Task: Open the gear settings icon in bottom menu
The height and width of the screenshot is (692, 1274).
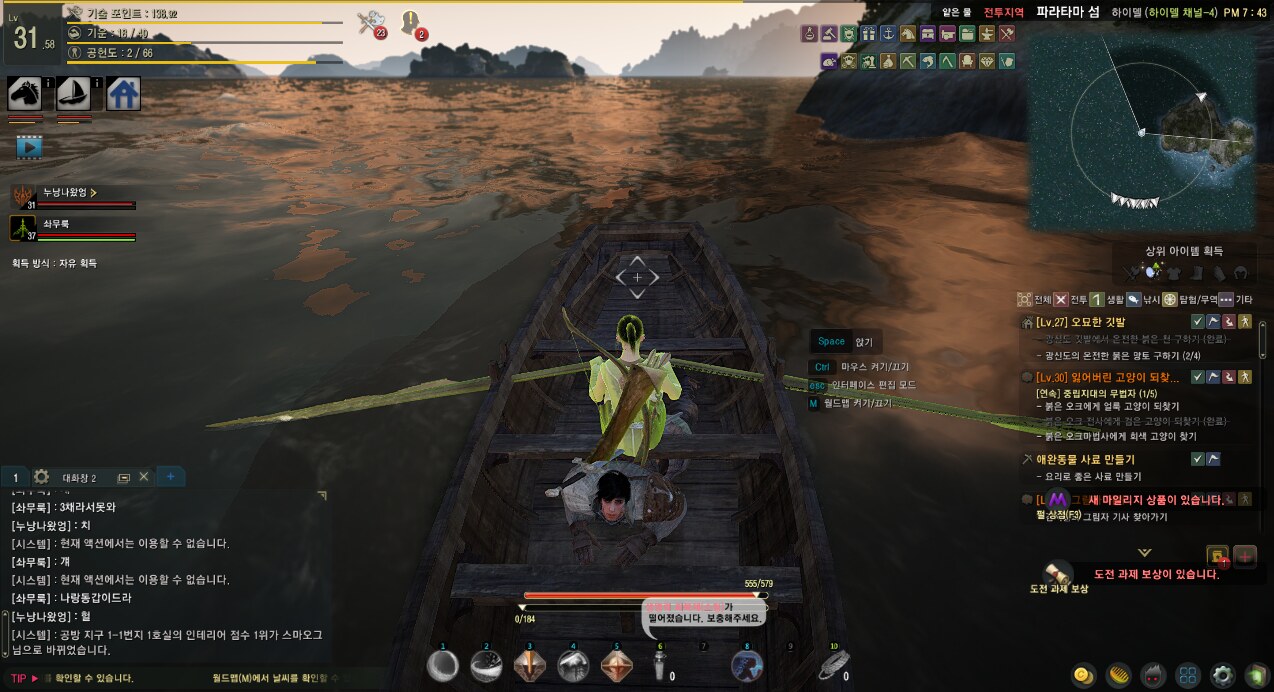Action: tap(1222, 675)
